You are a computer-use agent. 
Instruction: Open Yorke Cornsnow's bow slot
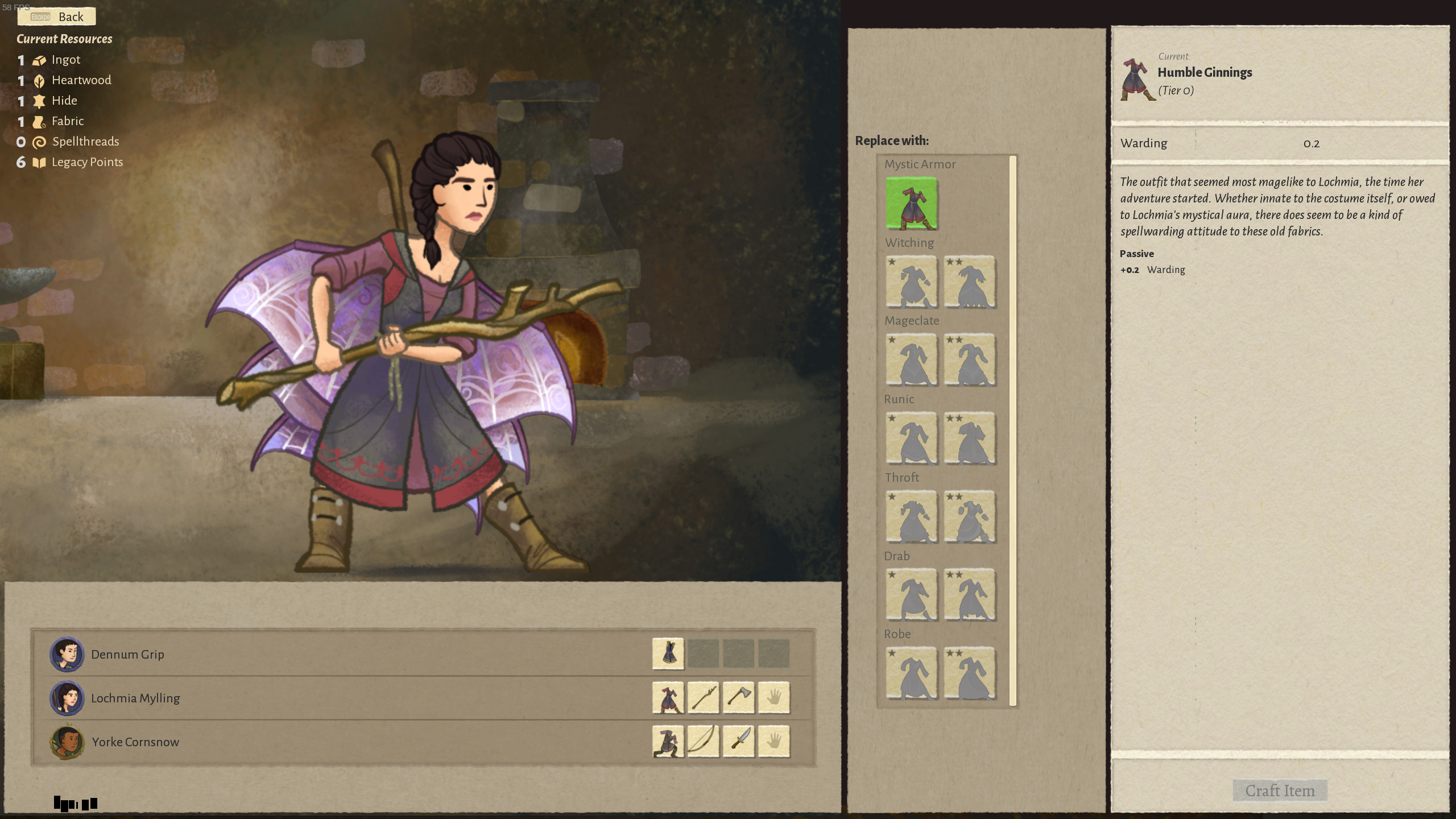coord(703,741)
